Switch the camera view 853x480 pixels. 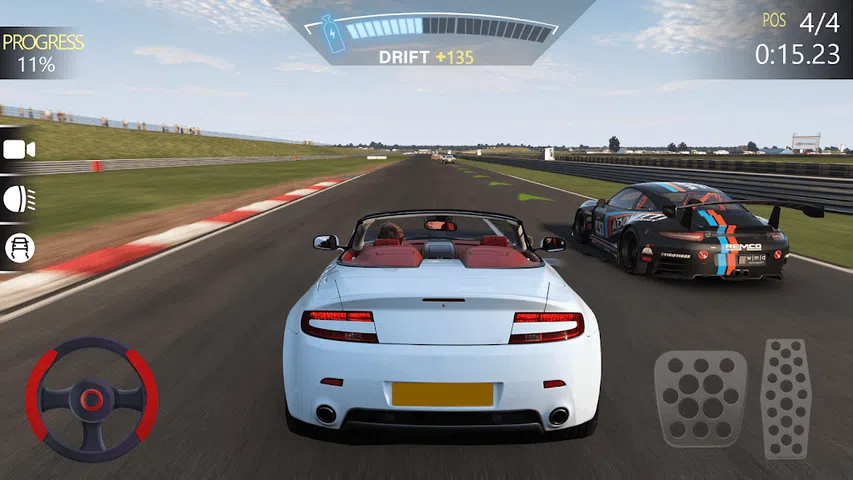[19, 150]
